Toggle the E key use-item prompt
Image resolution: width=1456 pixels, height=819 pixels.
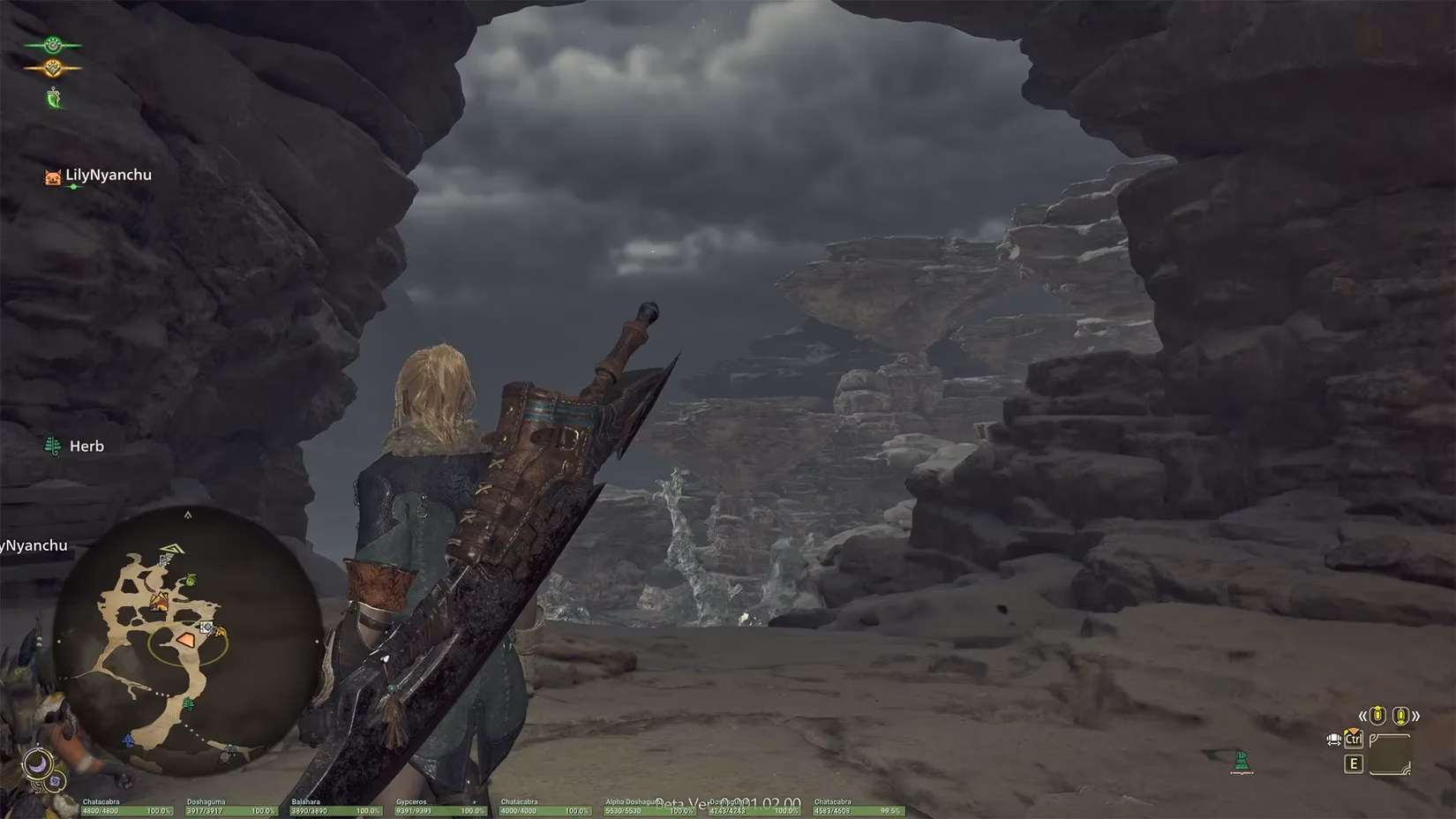(1354, 764)
